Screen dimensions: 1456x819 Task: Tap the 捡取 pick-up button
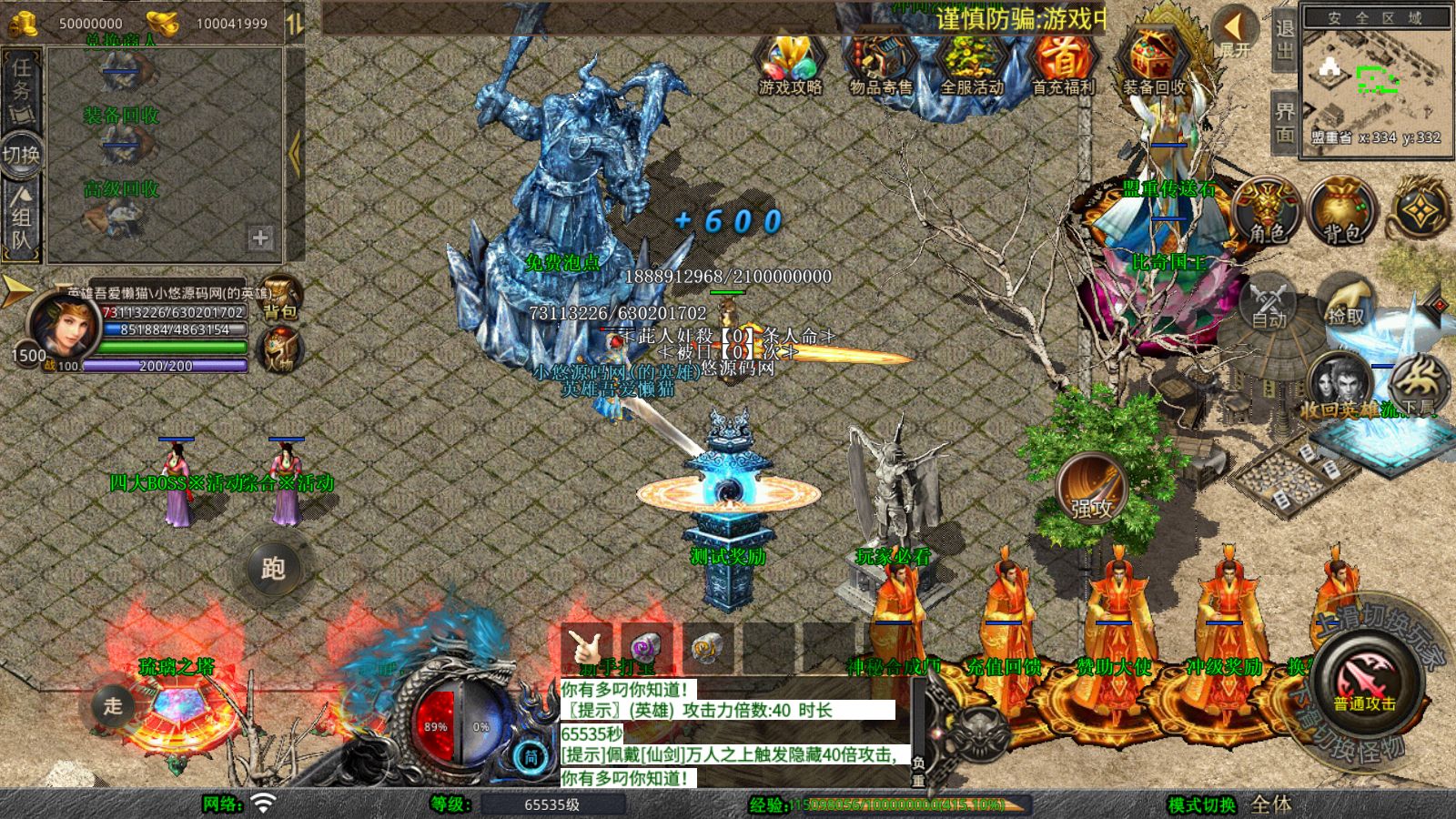[x=1345, y=302]
